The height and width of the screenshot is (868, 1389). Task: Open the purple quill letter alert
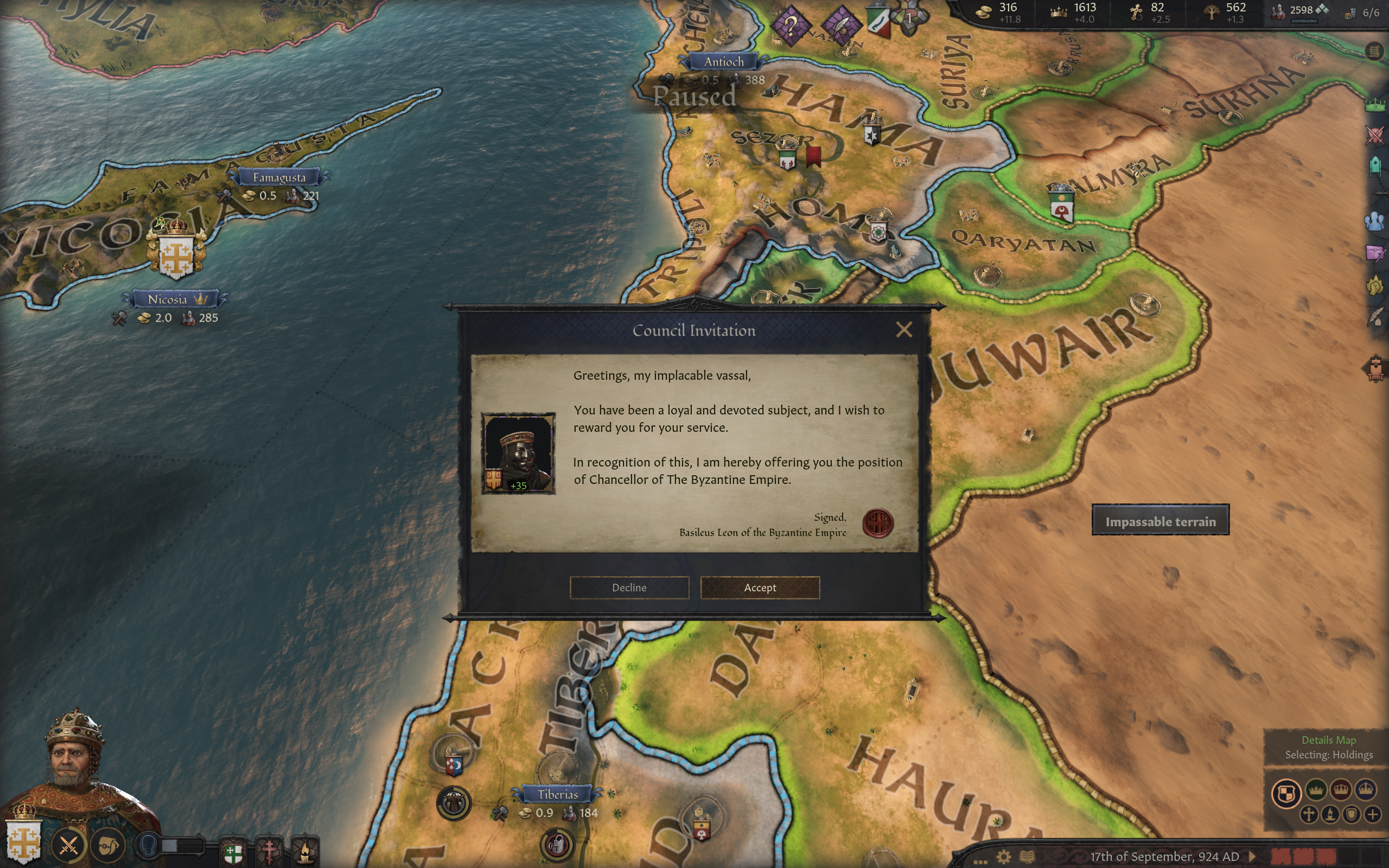841,25
